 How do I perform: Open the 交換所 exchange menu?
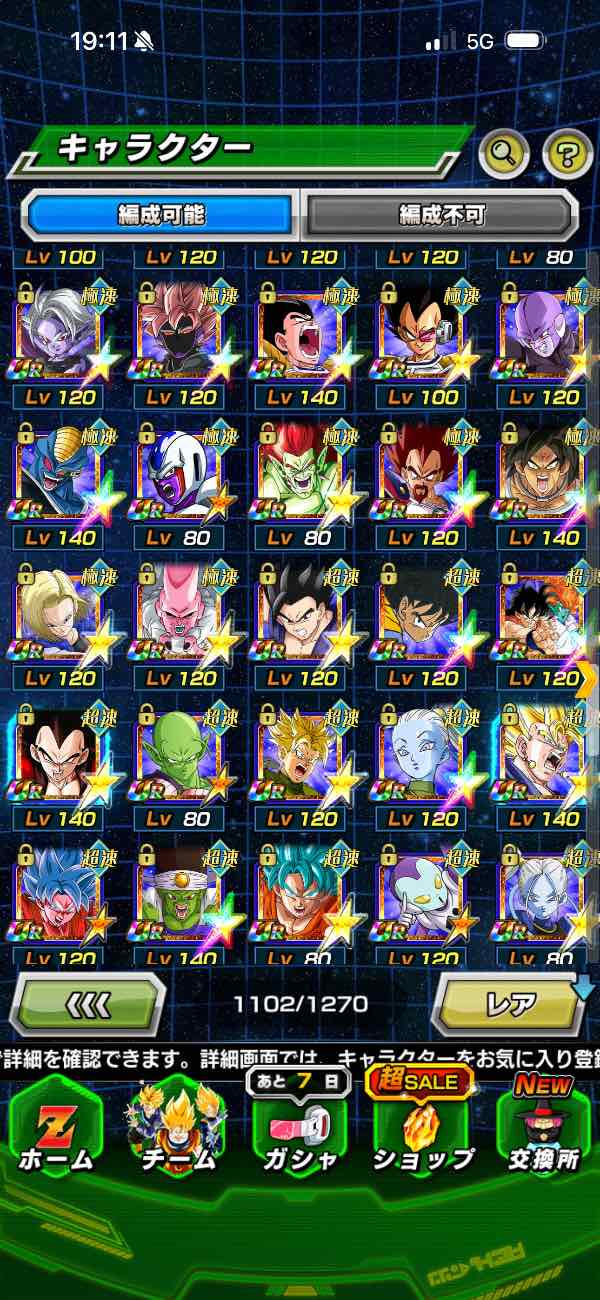click(543, 1125)
